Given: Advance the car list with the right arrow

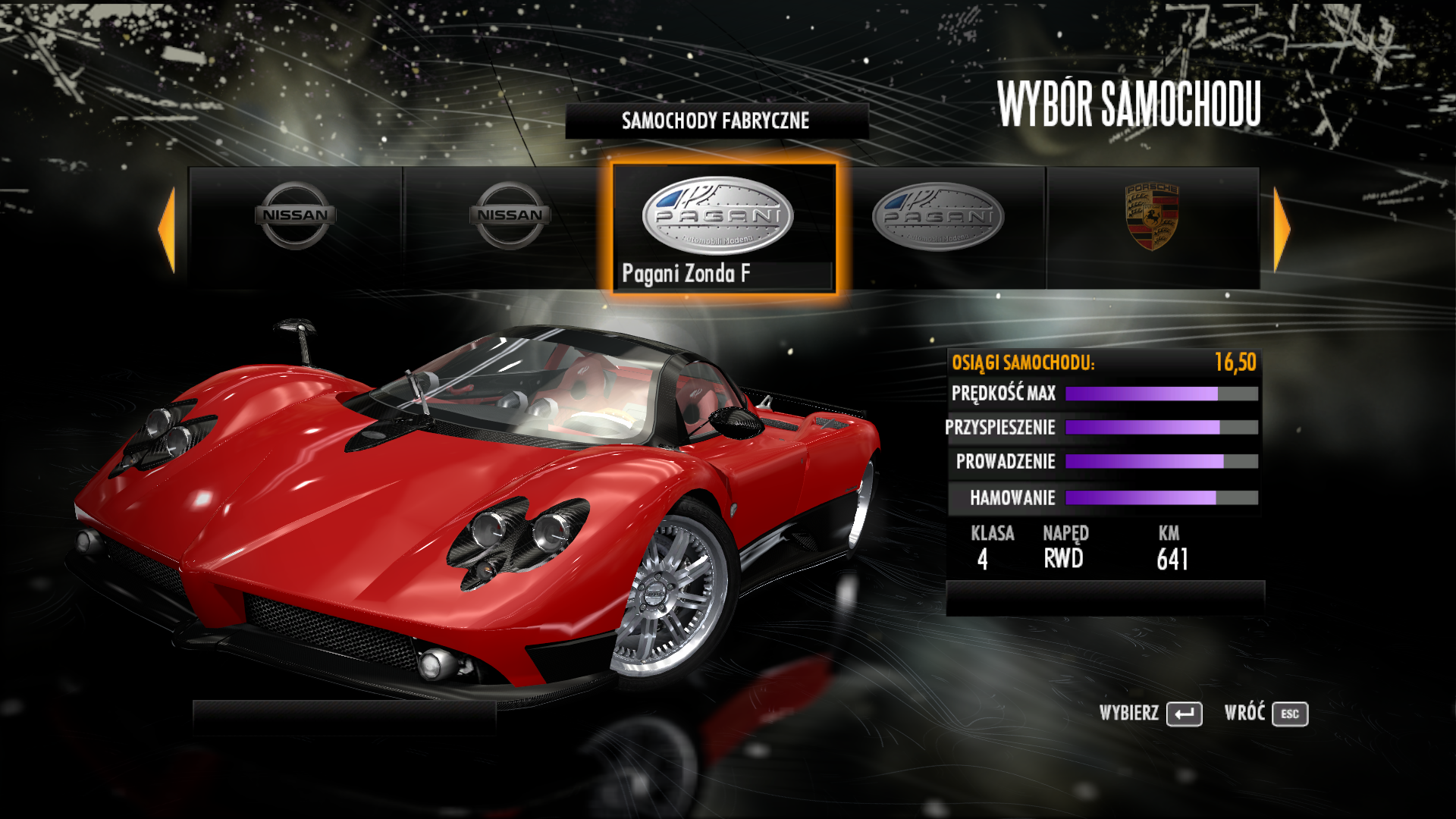Looking at the screenshot, I should pyautogui.click(x=1282, y=228).
